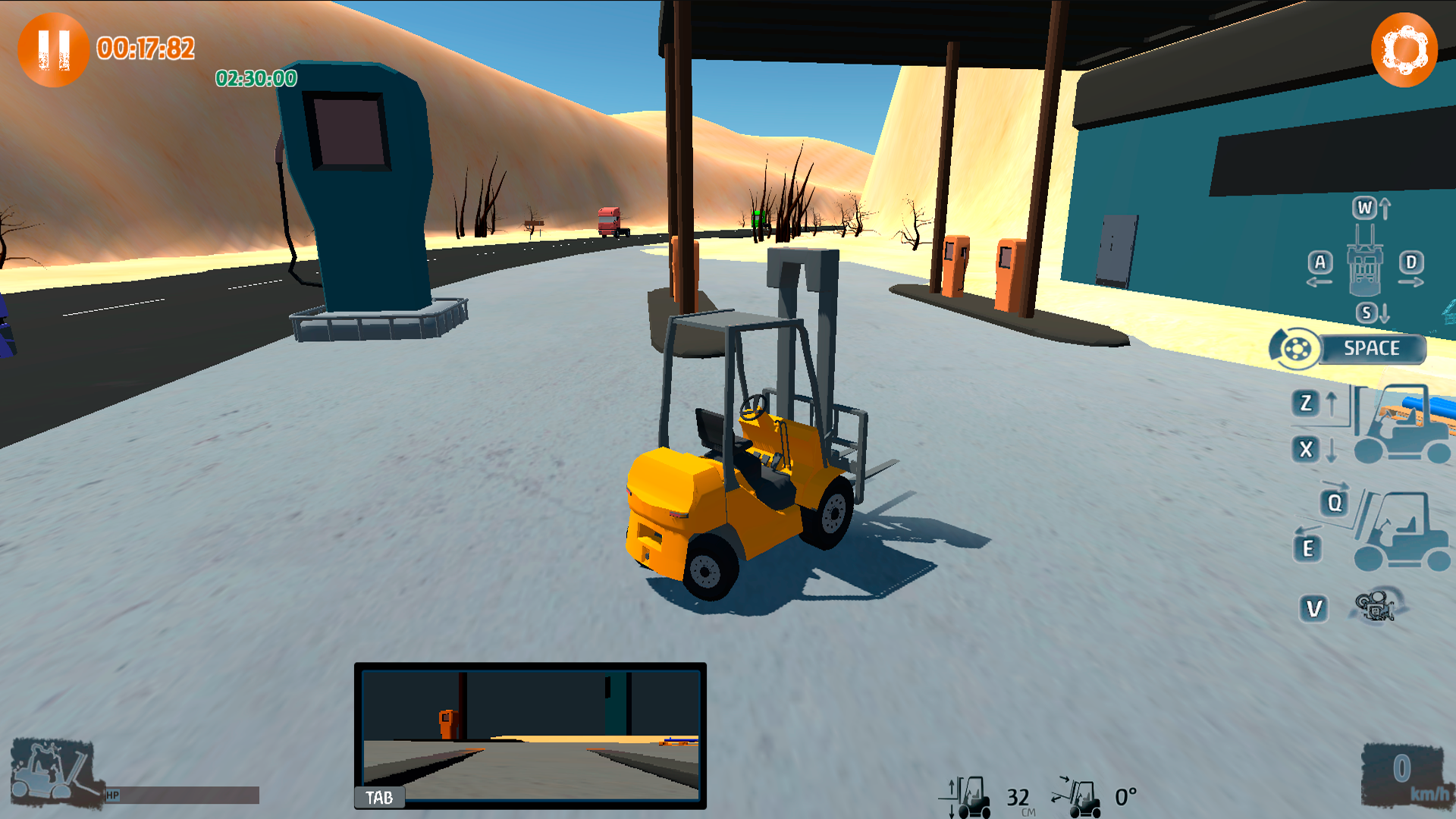The height and width of the screenshot is (819, 1456).
Task: Click the X key icon to lower forks
Action: pyautogui.click(x=1305, y=450)
